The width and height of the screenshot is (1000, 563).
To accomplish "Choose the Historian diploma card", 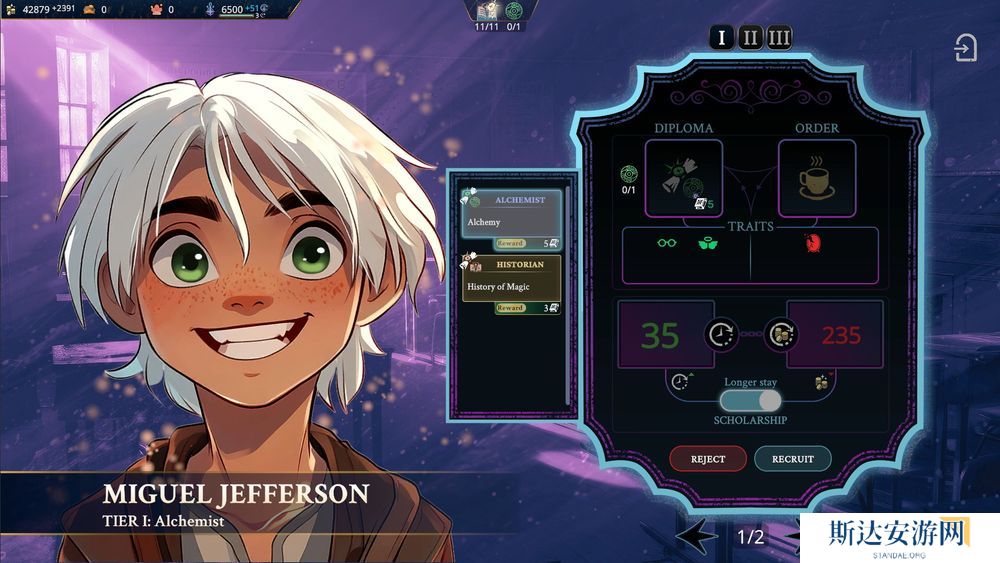I will tap(511, 285).
